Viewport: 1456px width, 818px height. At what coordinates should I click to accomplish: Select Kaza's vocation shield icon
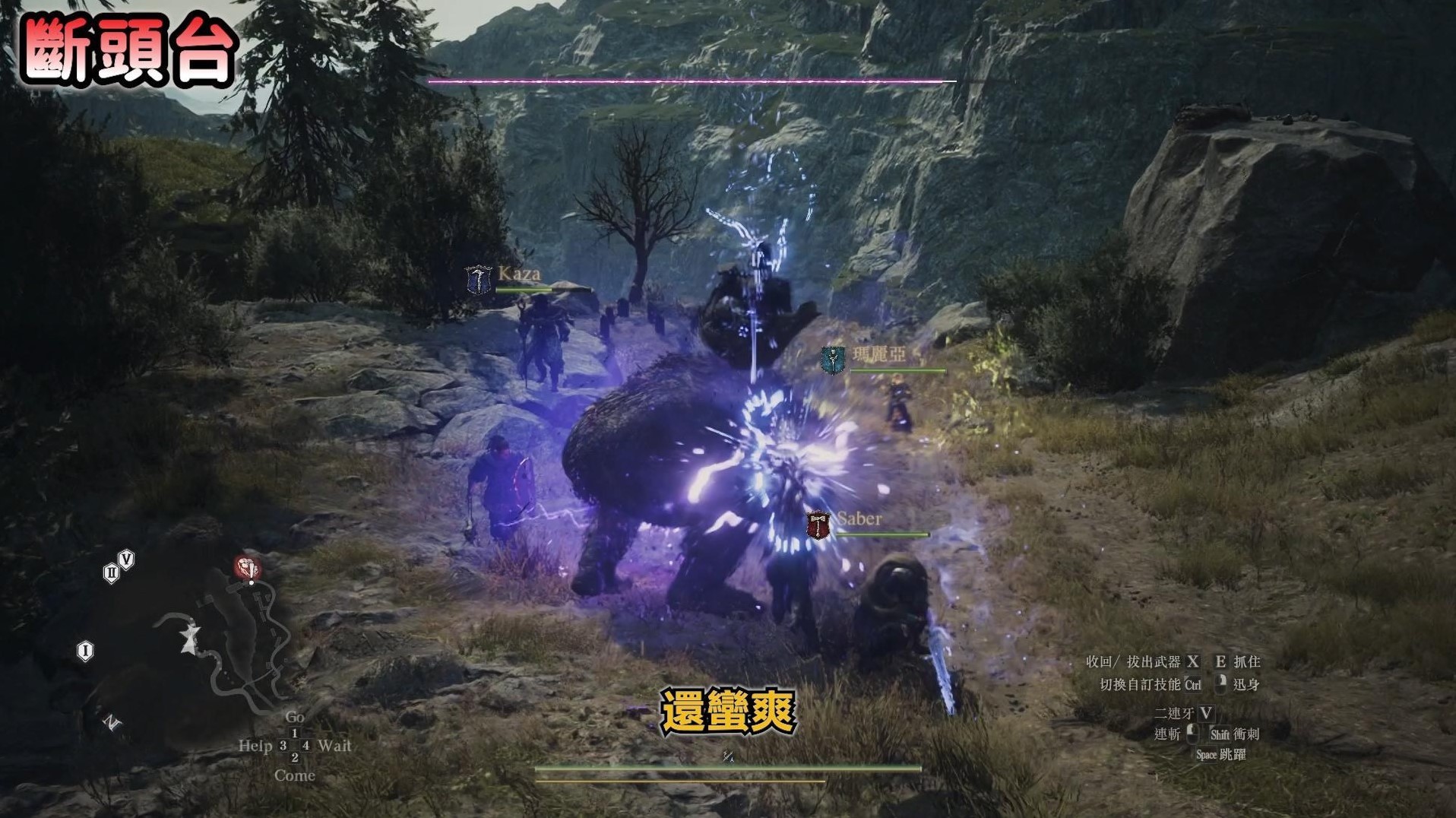479,280
